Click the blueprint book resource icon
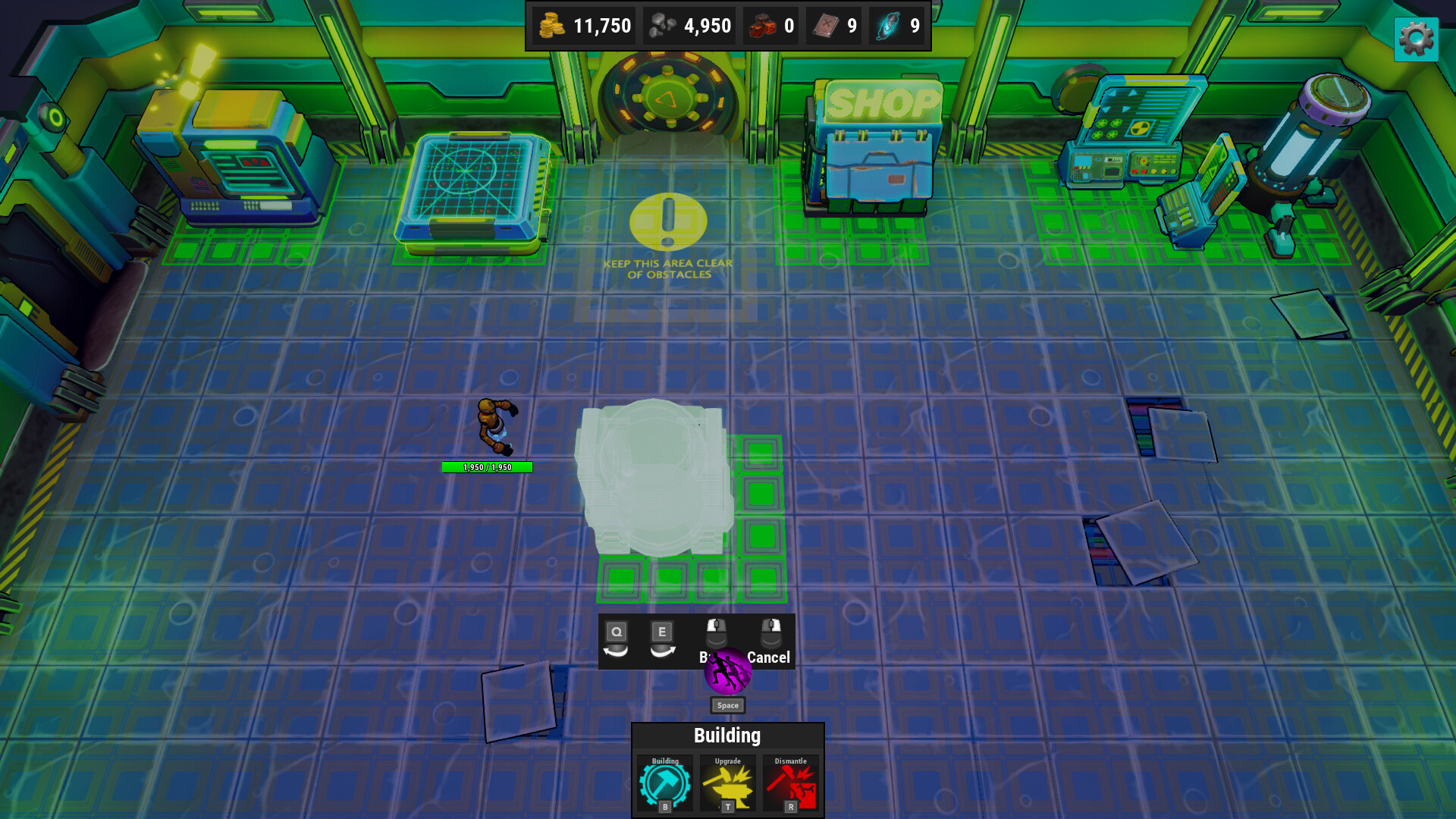The width and height of the screenshot is (1456, 819). coord(825,25)
